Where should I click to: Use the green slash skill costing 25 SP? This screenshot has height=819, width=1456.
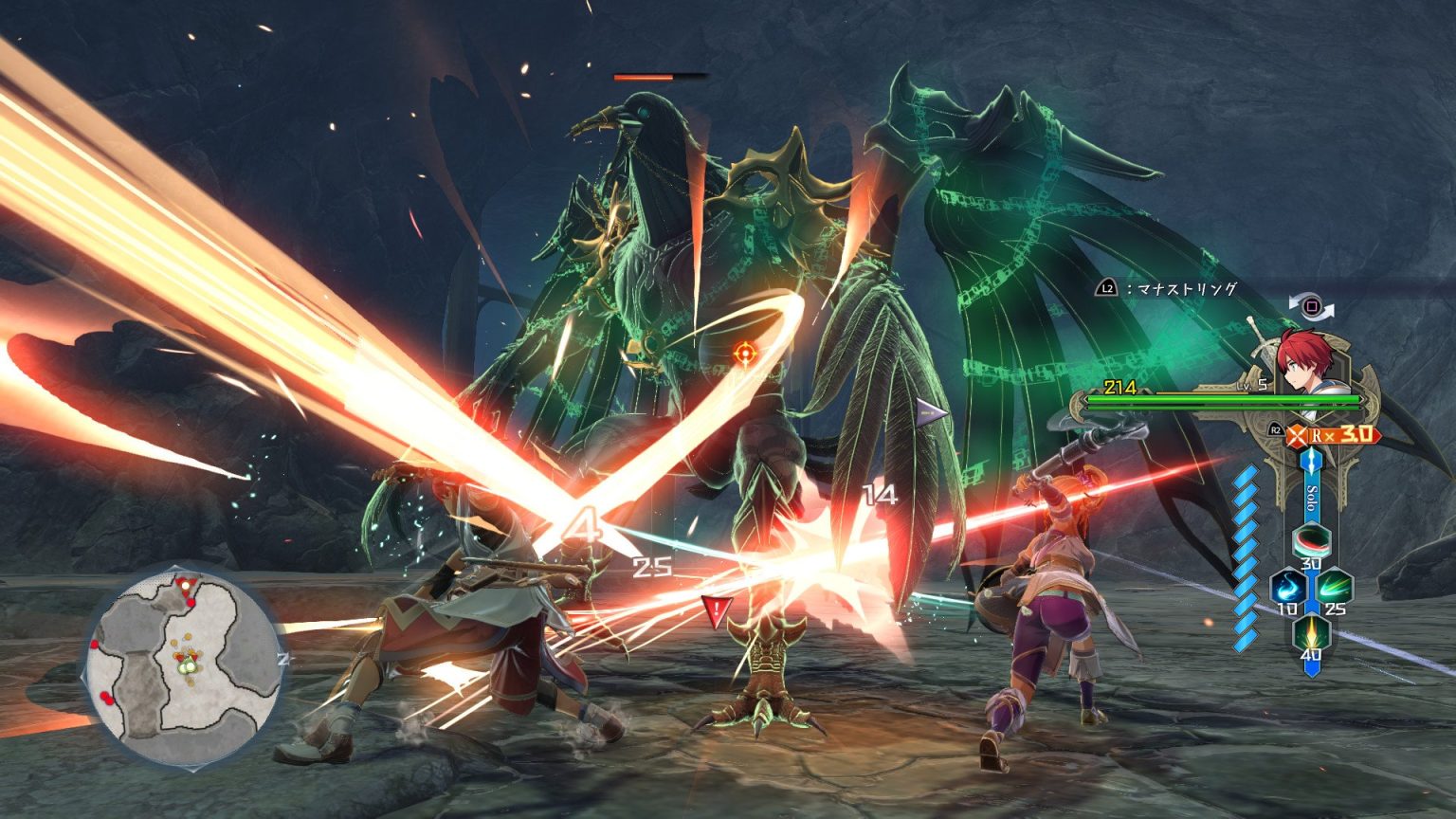click(1334, 588)
